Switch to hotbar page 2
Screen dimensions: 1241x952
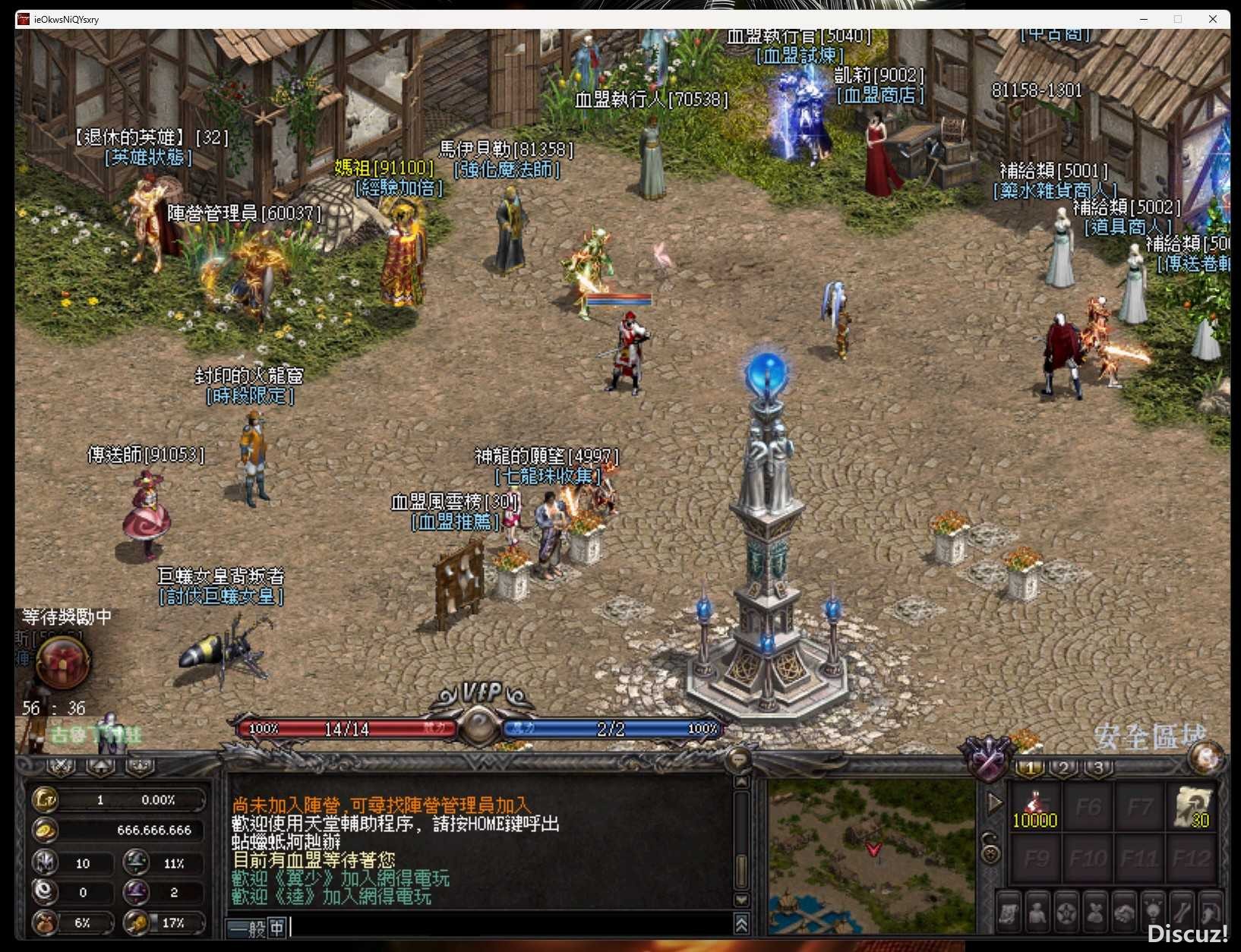(x=1064, y=768)
